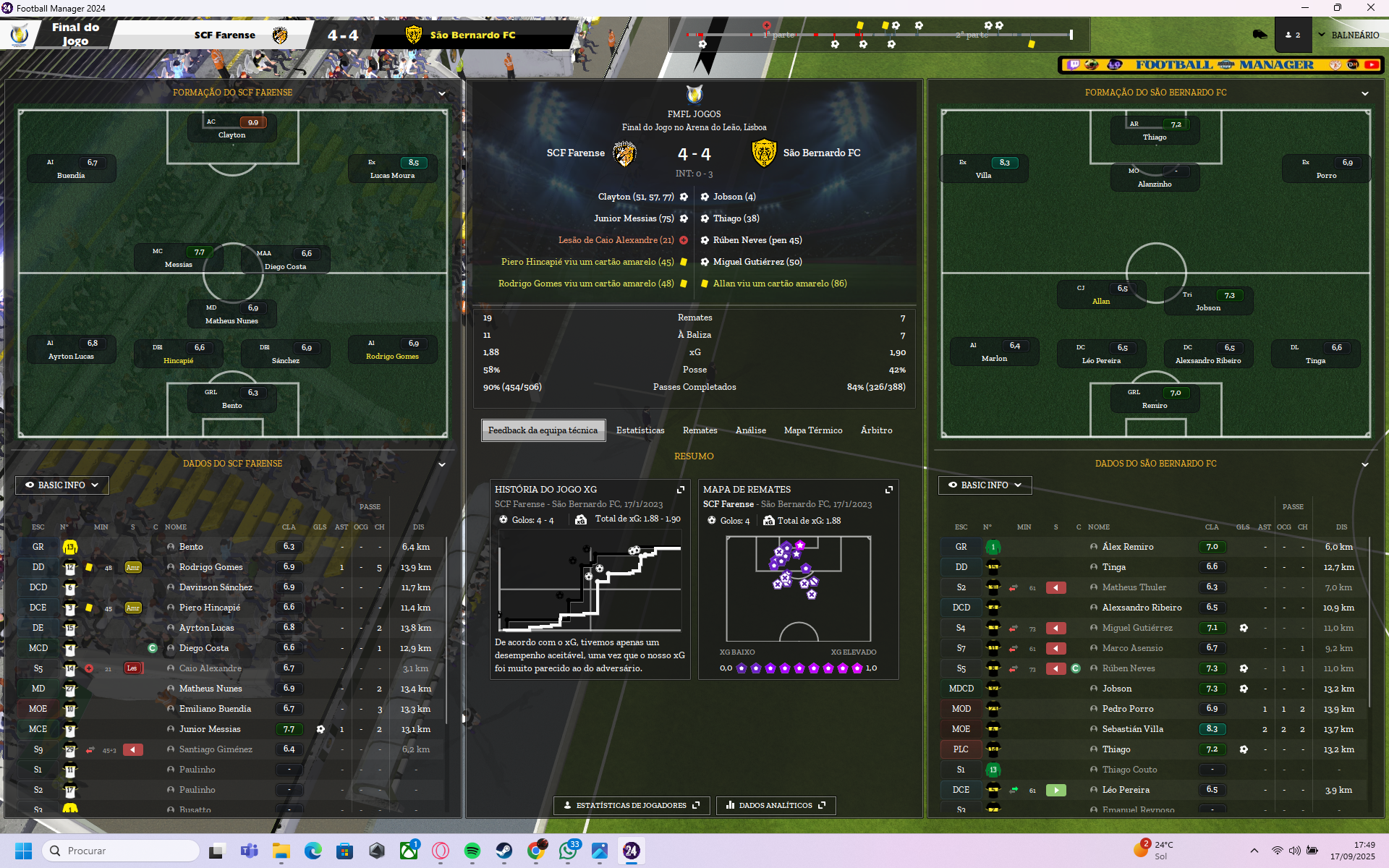Image resolution: width=1389 pixels, height=868 pixels.
Task: View the Mapa Térmico tab
Action: 812,430
